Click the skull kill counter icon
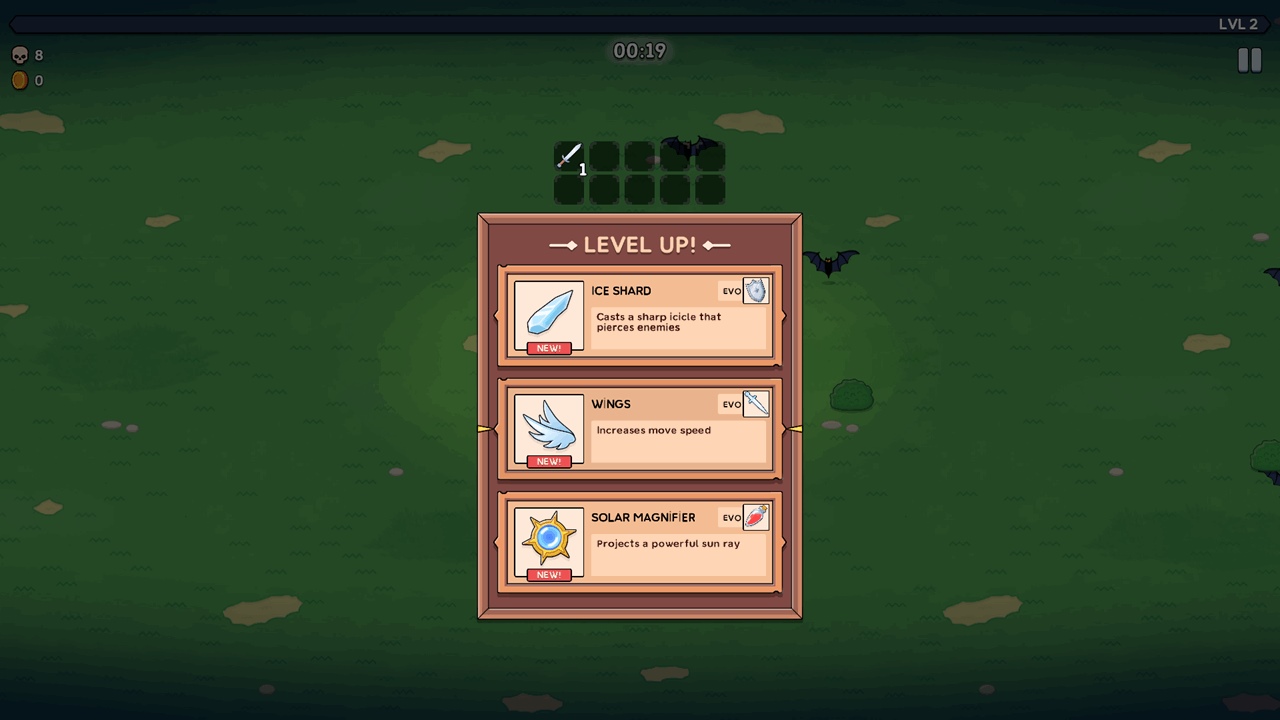This screenshot has width=1280, height=720. click(20, 55)
